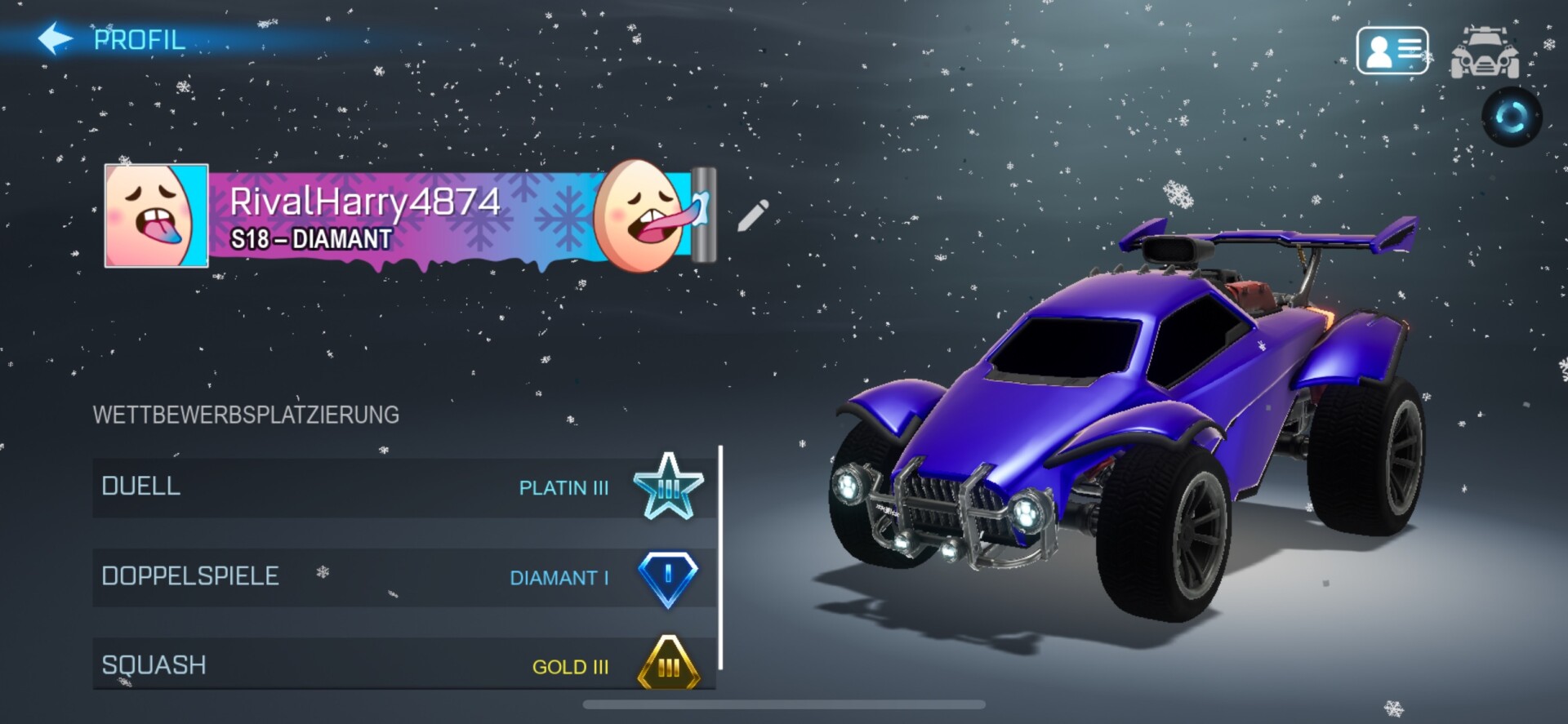Screen dimensions: 1568x724
Task: Edit the player banner with the pencil icon
Action: coord(752,215)
